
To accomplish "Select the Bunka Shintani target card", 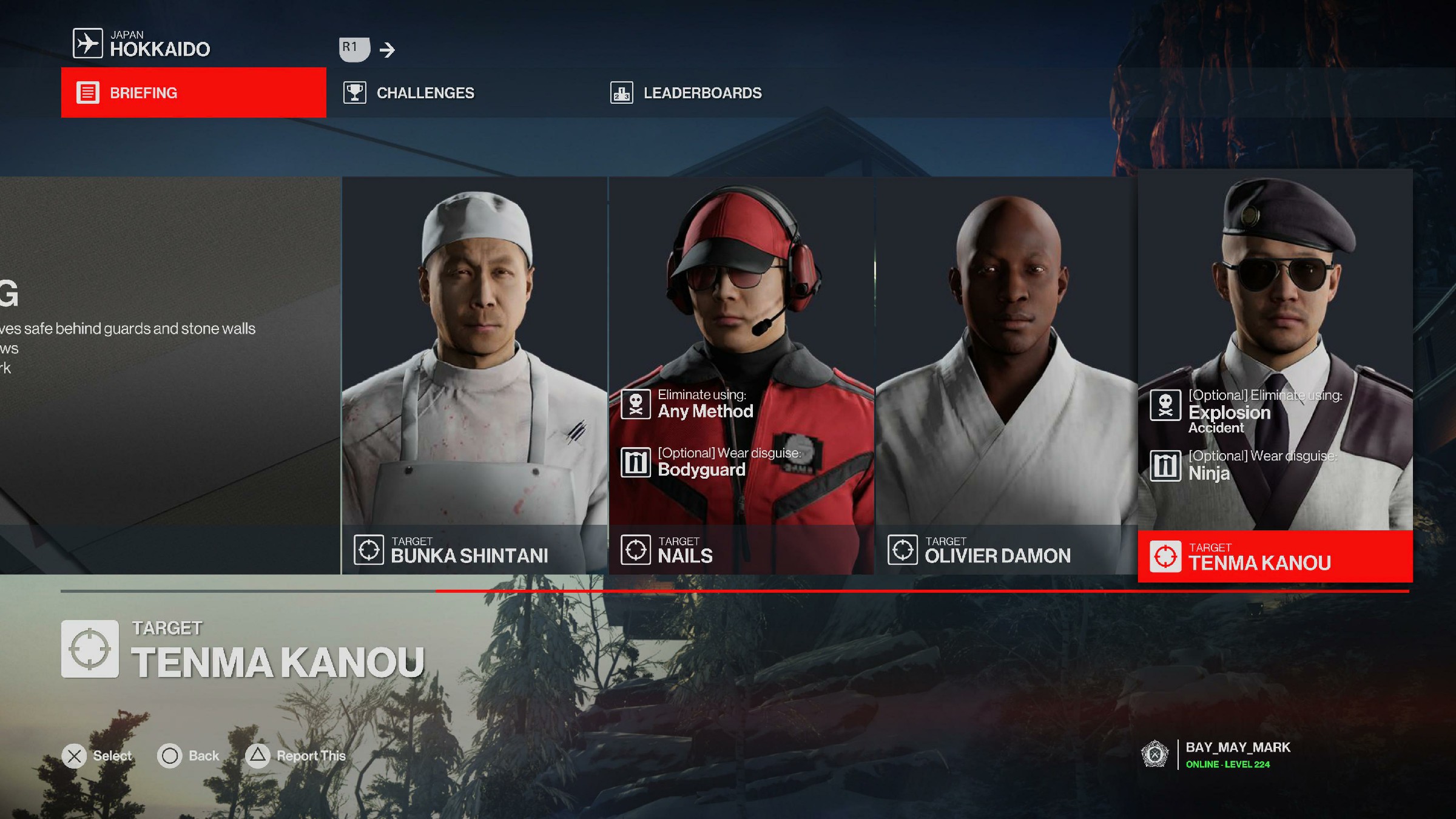I will tap(474, 375).
